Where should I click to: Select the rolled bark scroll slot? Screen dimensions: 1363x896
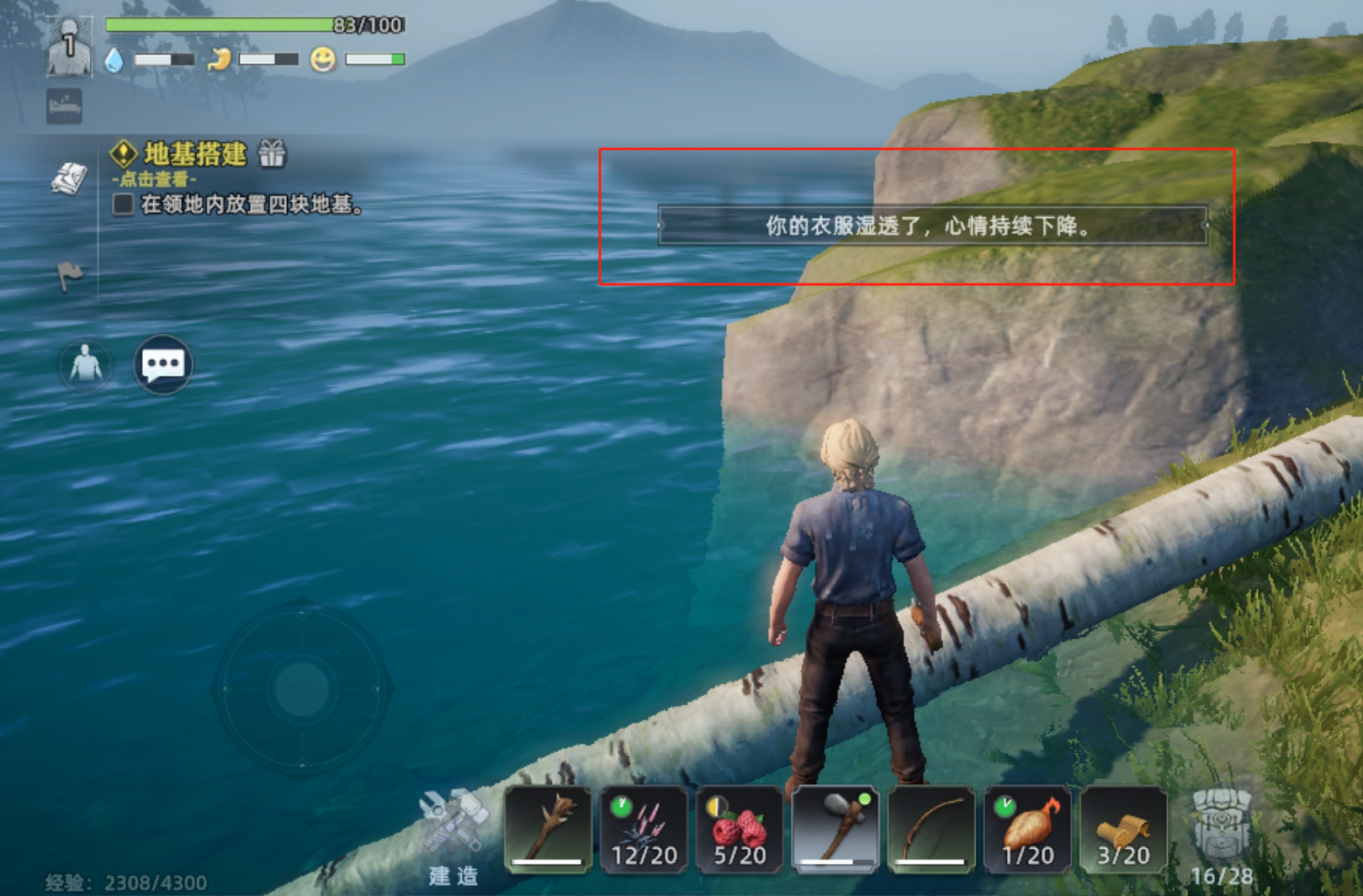(x=1123, y=829)
